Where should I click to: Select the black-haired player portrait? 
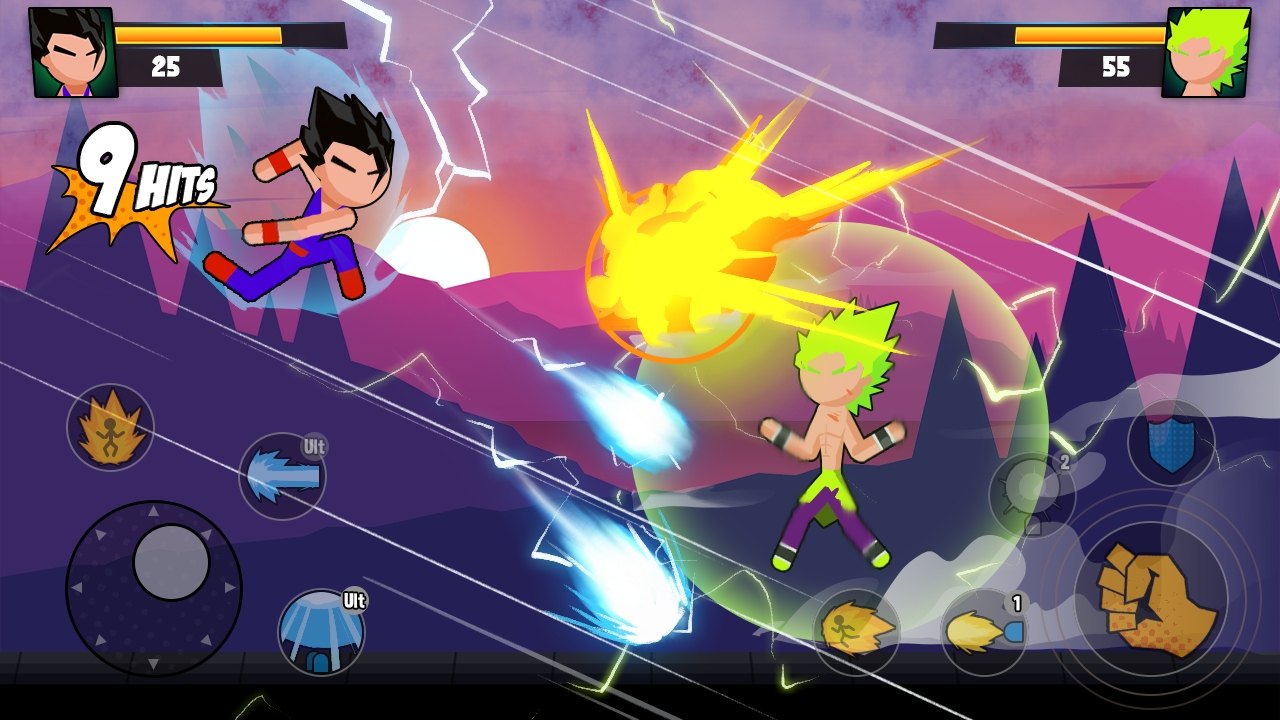pos(73,52)
